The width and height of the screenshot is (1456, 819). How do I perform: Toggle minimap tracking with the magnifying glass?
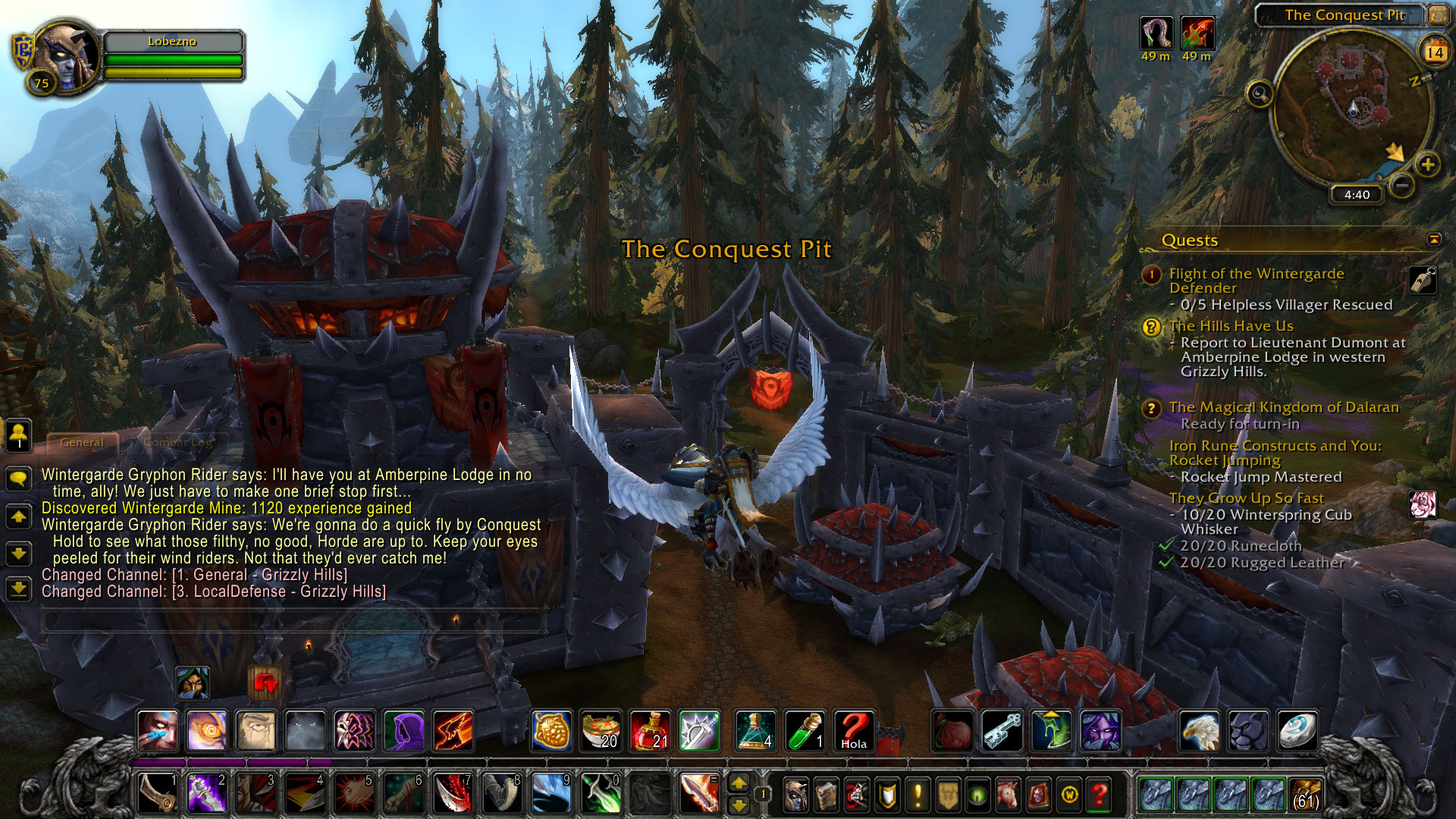(x=1260, y=94)
